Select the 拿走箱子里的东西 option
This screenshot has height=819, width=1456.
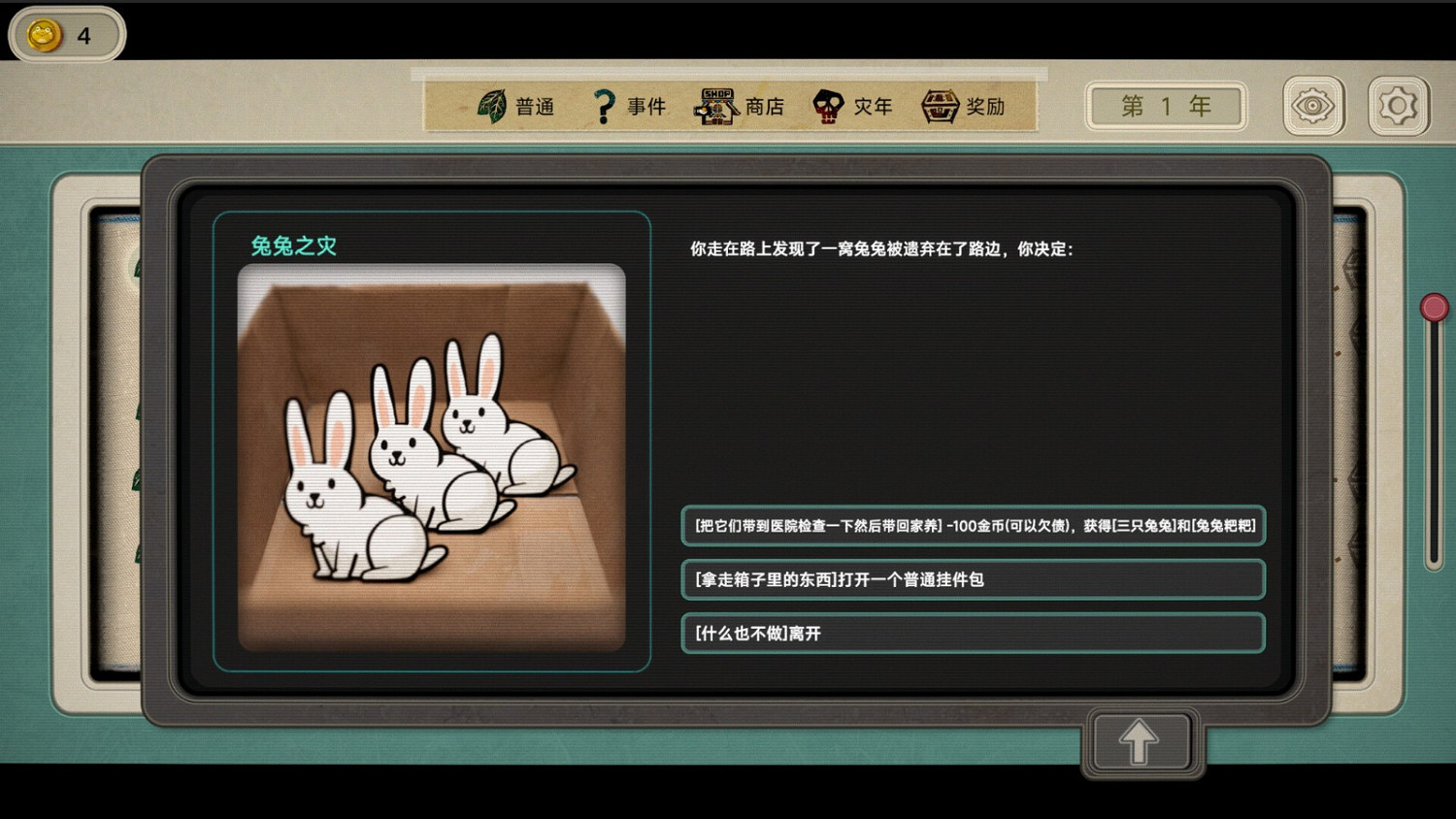(971, 579)
